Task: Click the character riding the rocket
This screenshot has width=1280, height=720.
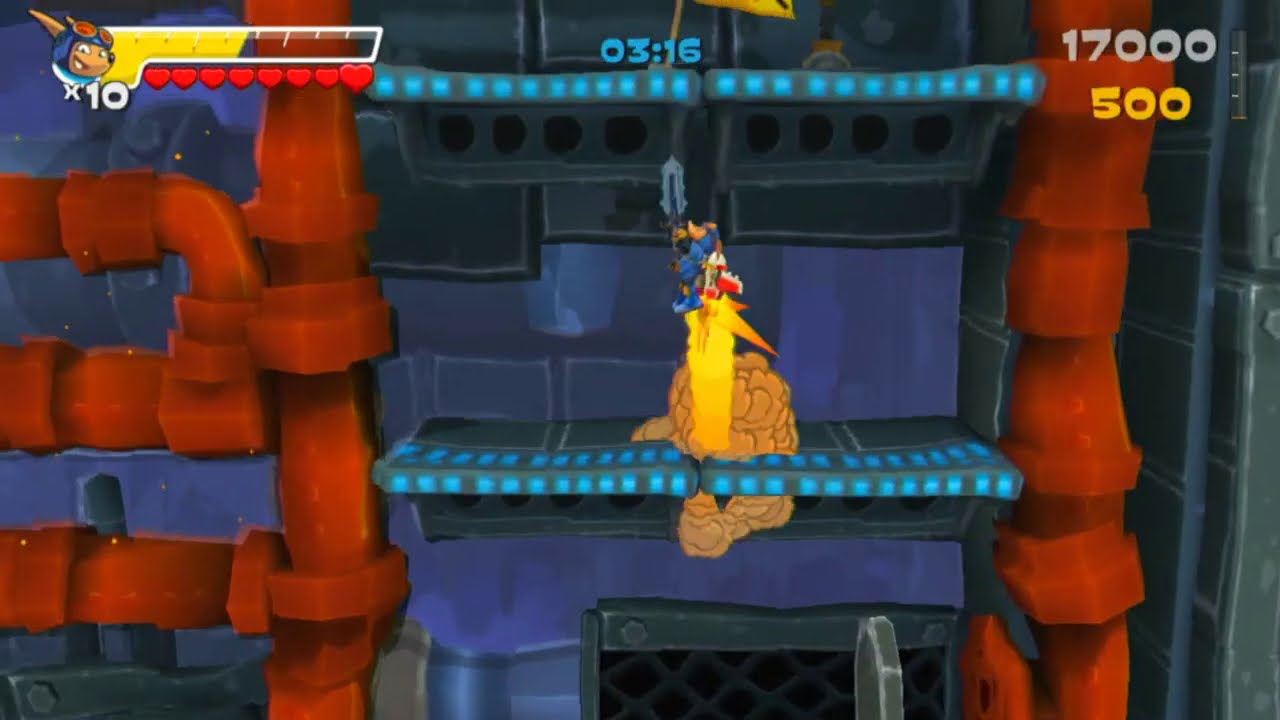Action: (x=690, y=260)
